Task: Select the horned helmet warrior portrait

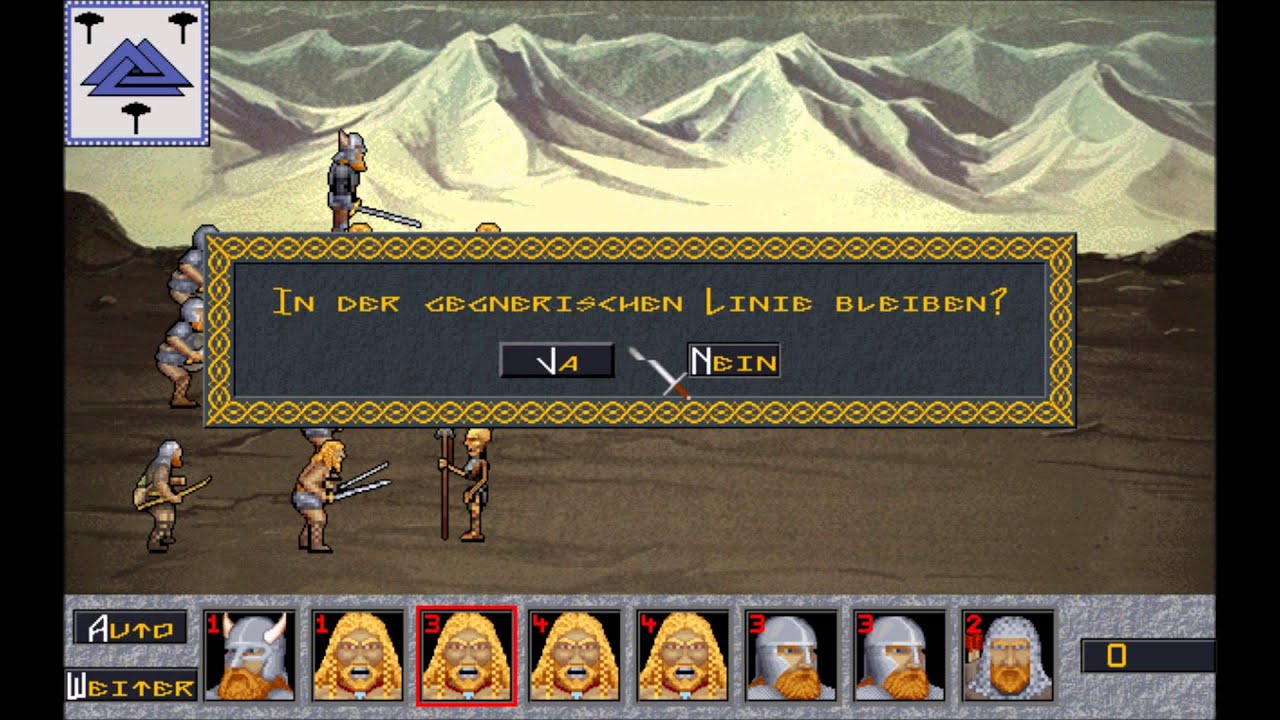Action: 249,655
